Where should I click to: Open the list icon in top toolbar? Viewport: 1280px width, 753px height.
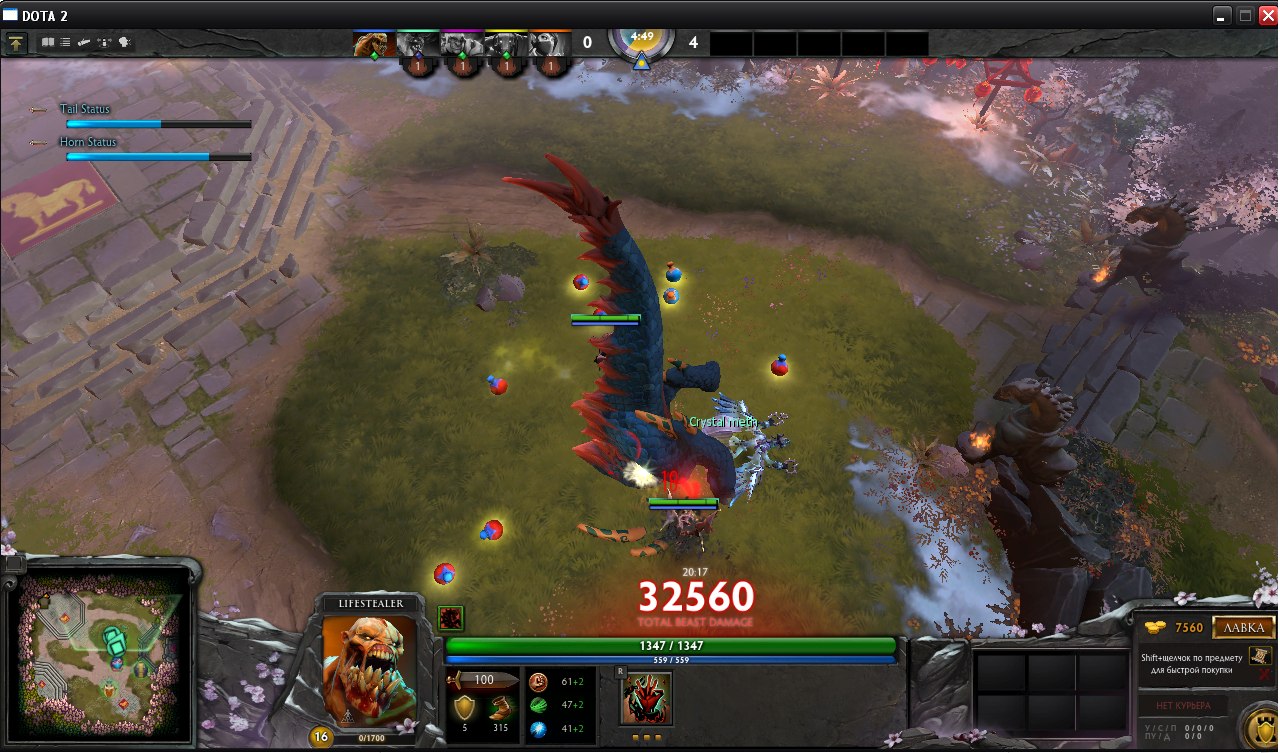click(65, 43)
